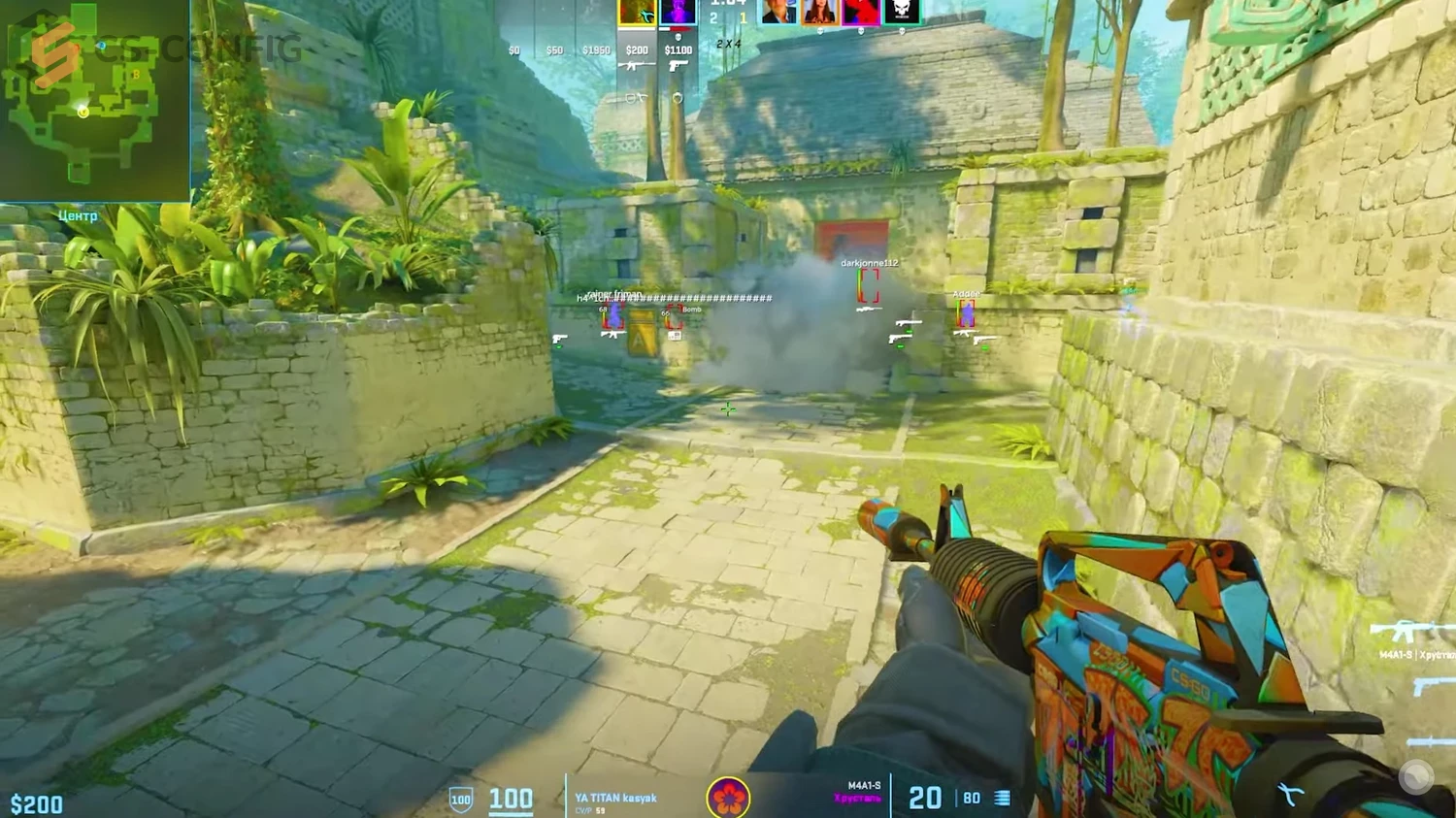Select the purple figure teammate avatar

coord(678,12)
